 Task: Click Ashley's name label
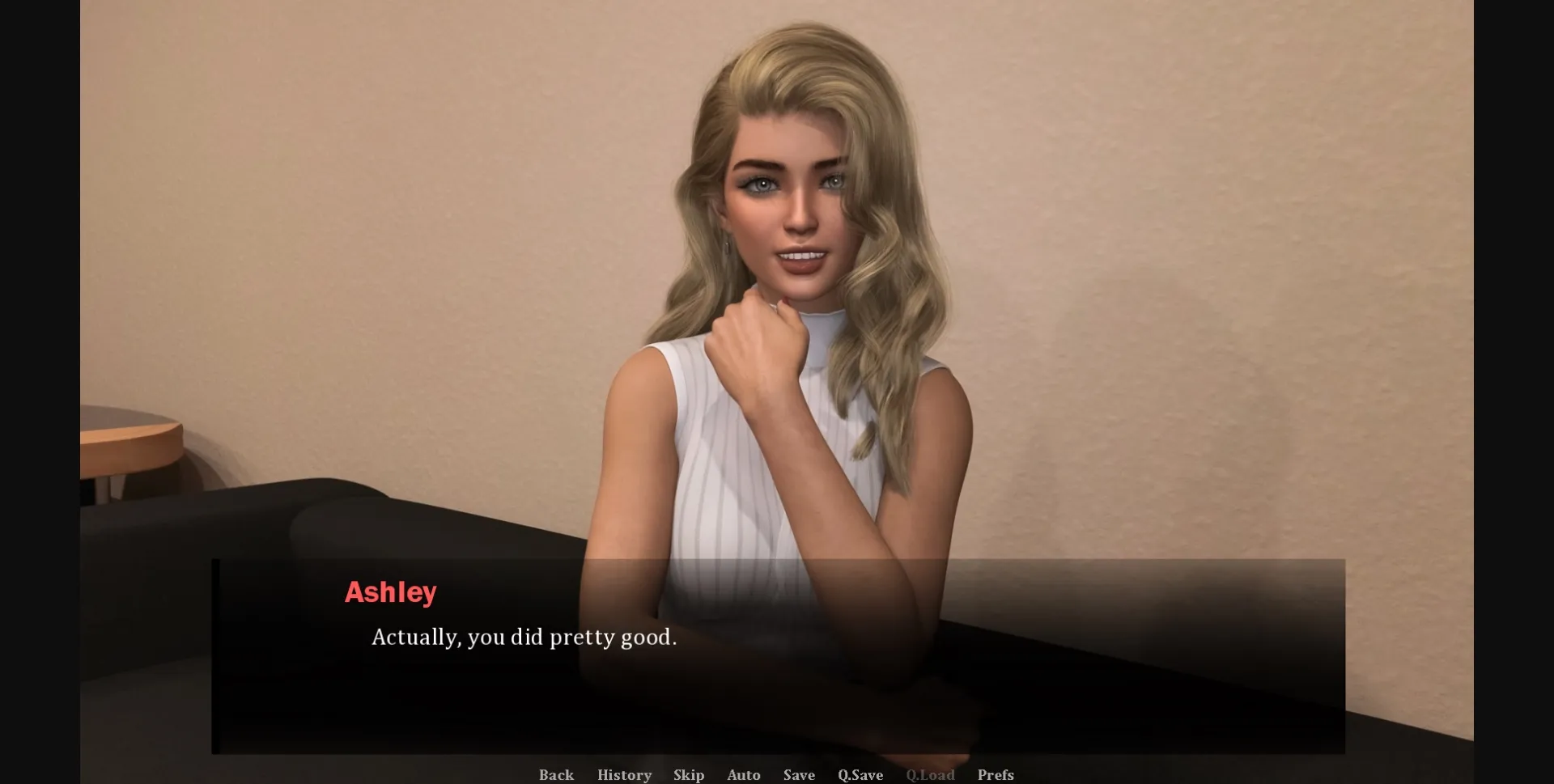392,592
